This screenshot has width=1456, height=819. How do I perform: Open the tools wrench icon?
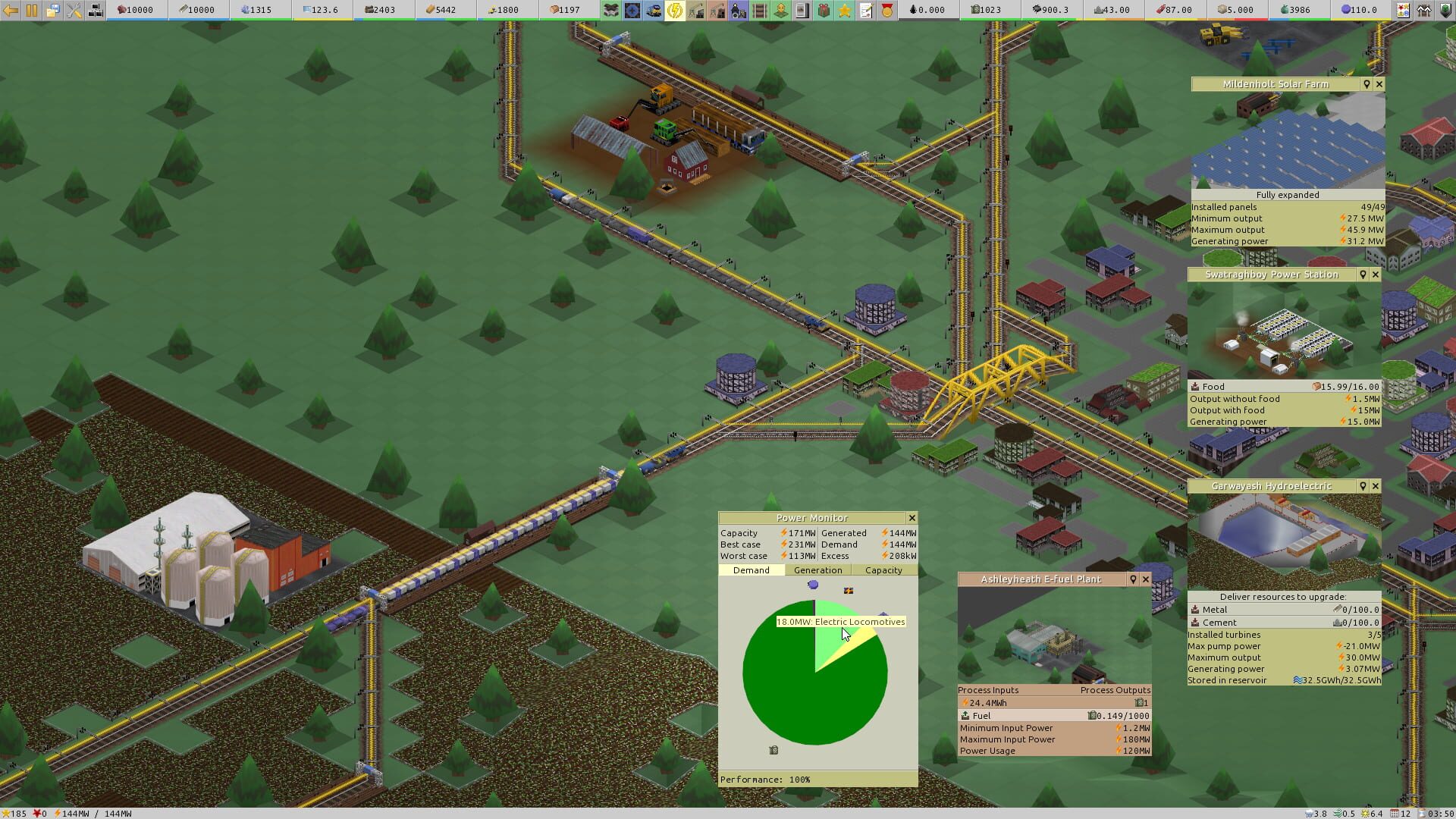point(73,11)
